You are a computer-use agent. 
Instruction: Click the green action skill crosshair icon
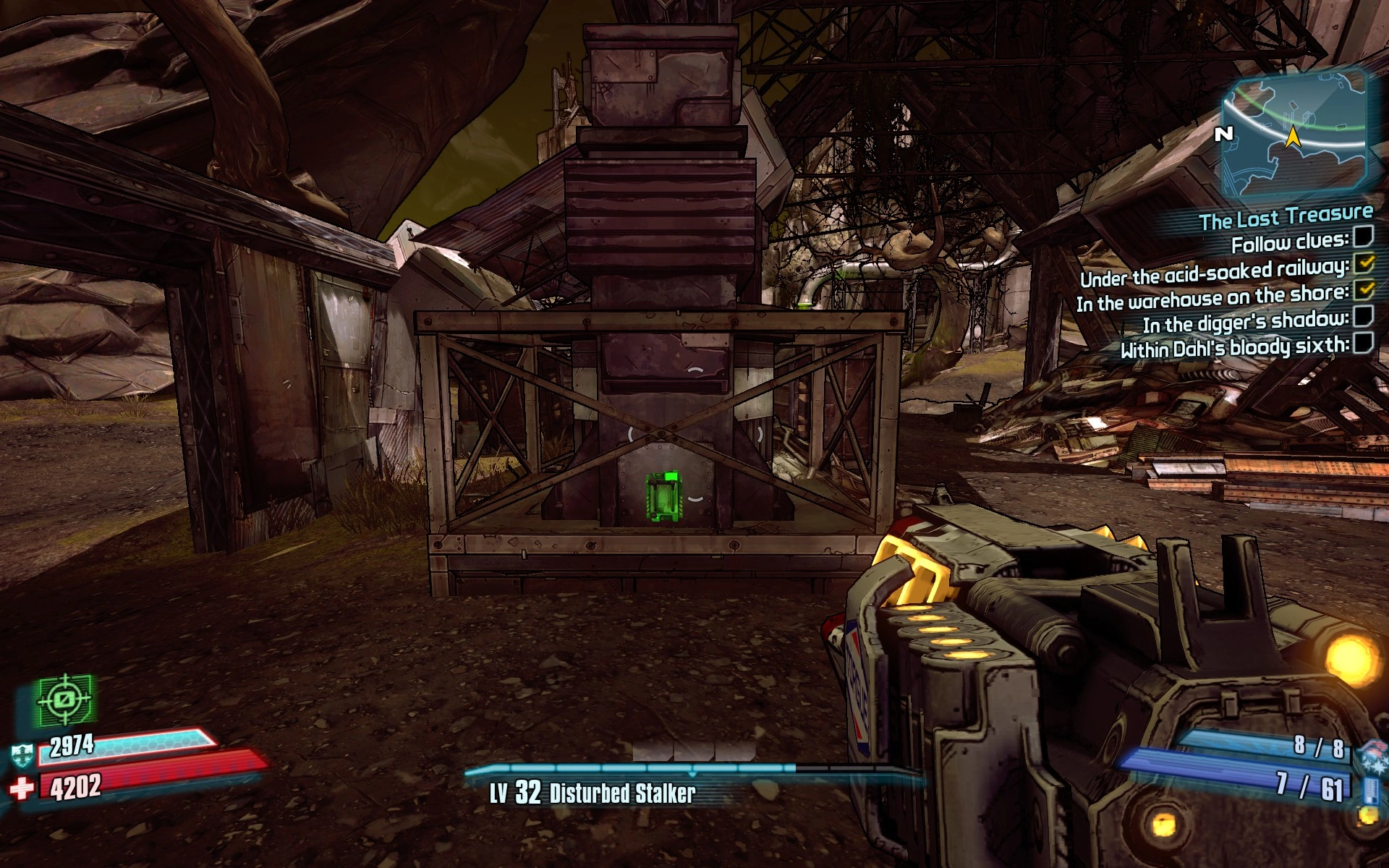(65, 699)
